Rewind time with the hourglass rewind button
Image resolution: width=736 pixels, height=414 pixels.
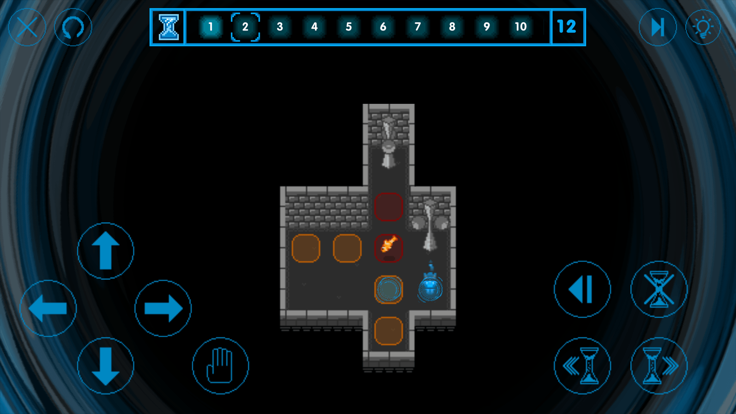[x=582, y=365]
